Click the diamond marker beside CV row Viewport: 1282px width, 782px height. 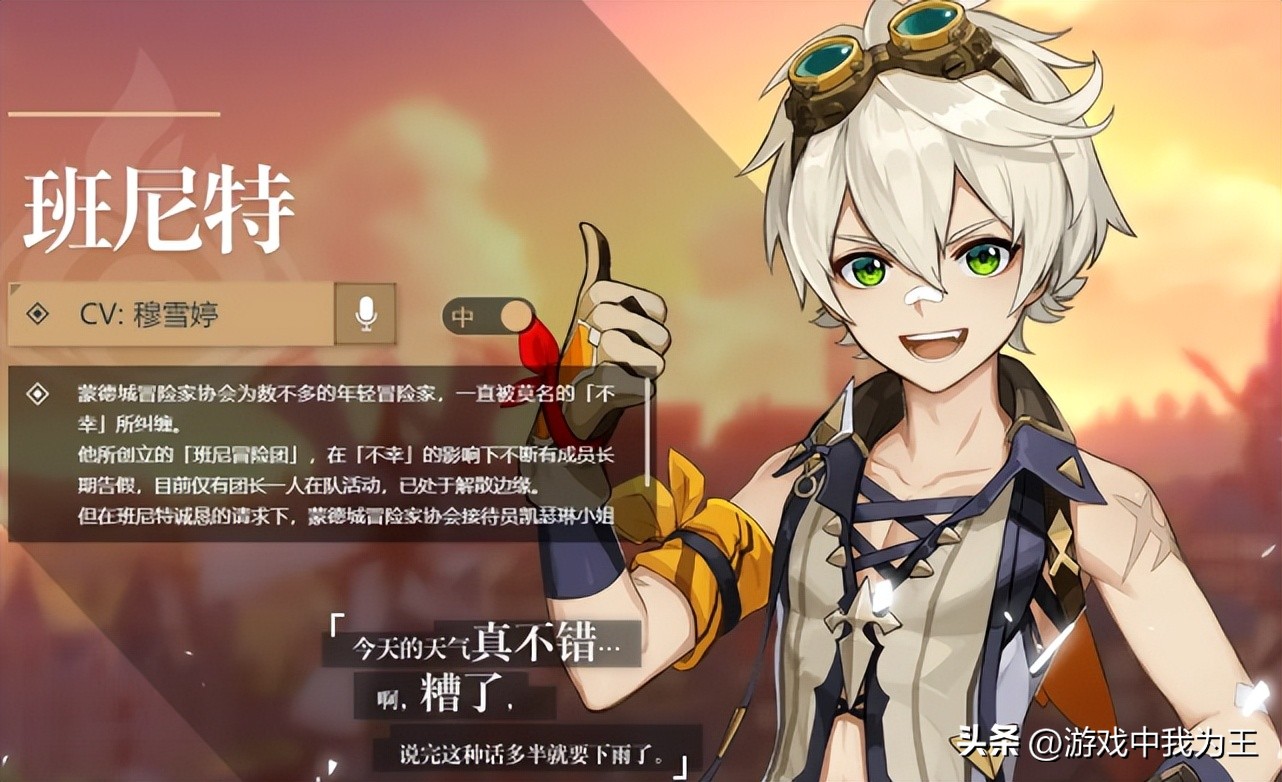tap(36, 313)
